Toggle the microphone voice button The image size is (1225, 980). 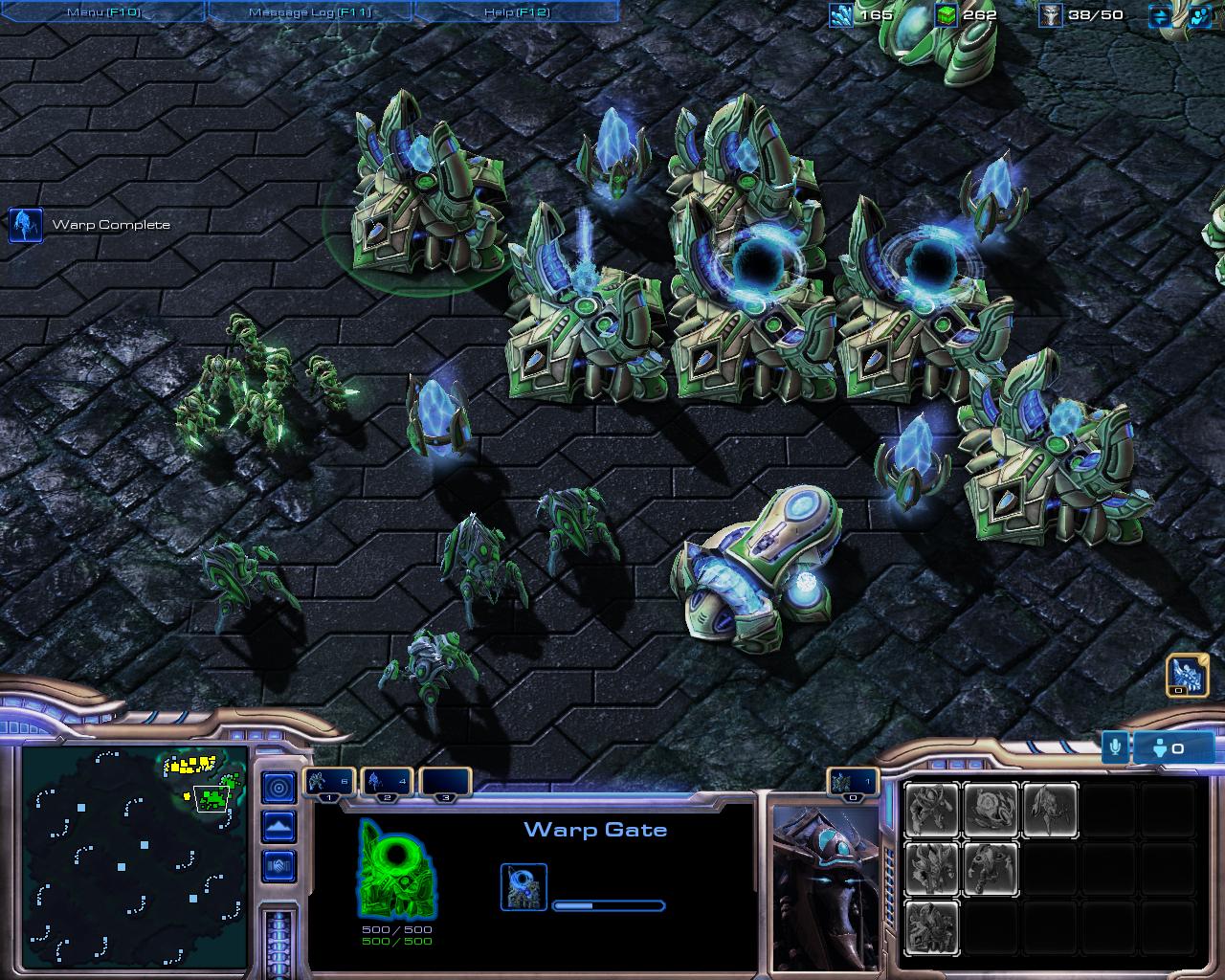click(1115, 747)
